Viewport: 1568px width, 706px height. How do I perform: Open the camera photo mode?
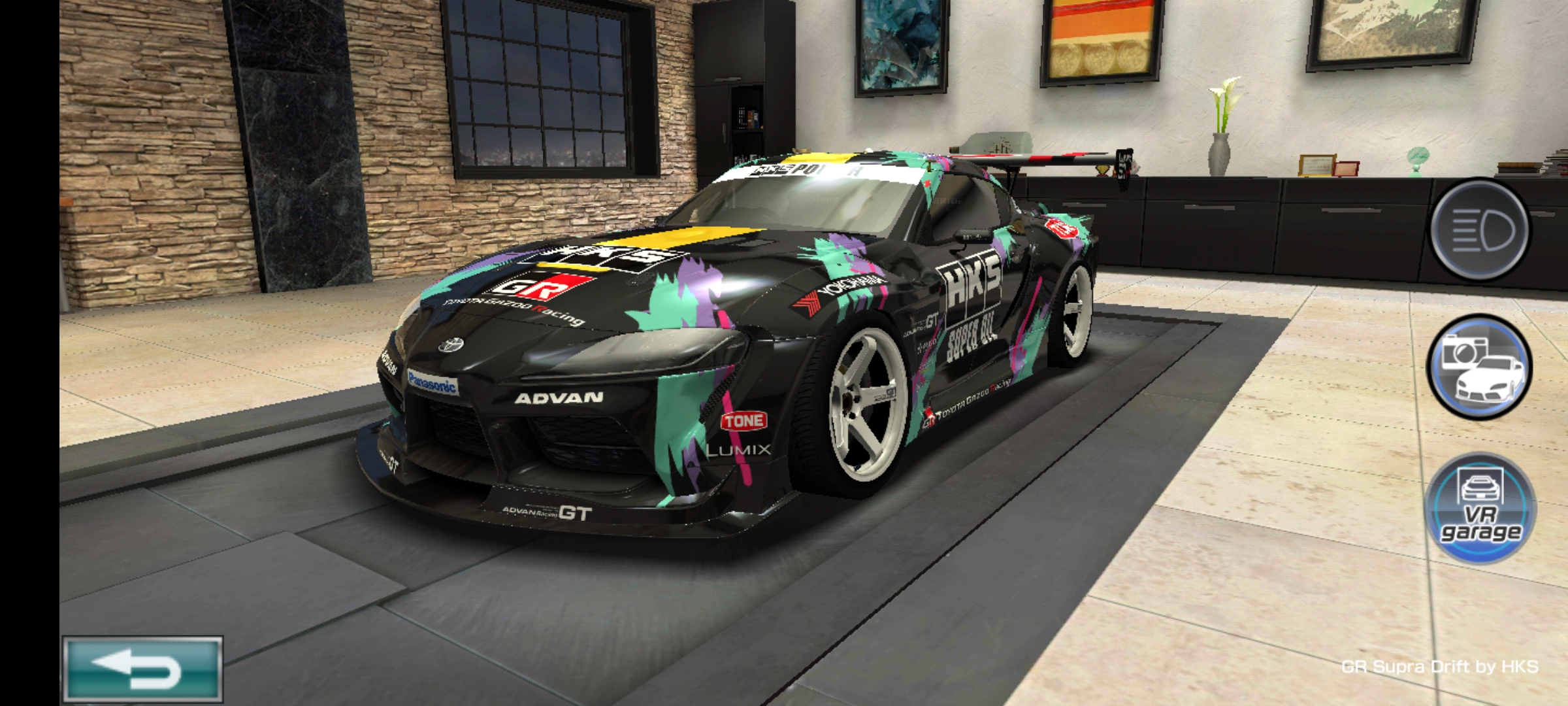point(1480,367)
